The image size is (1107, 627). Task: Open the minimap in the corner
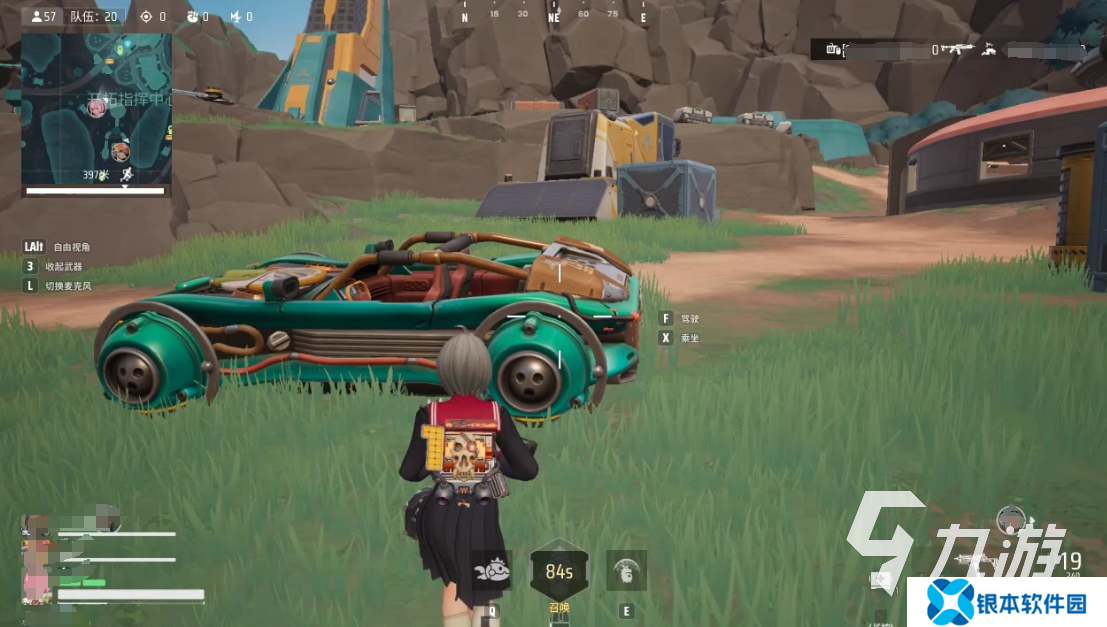(96, 108)
